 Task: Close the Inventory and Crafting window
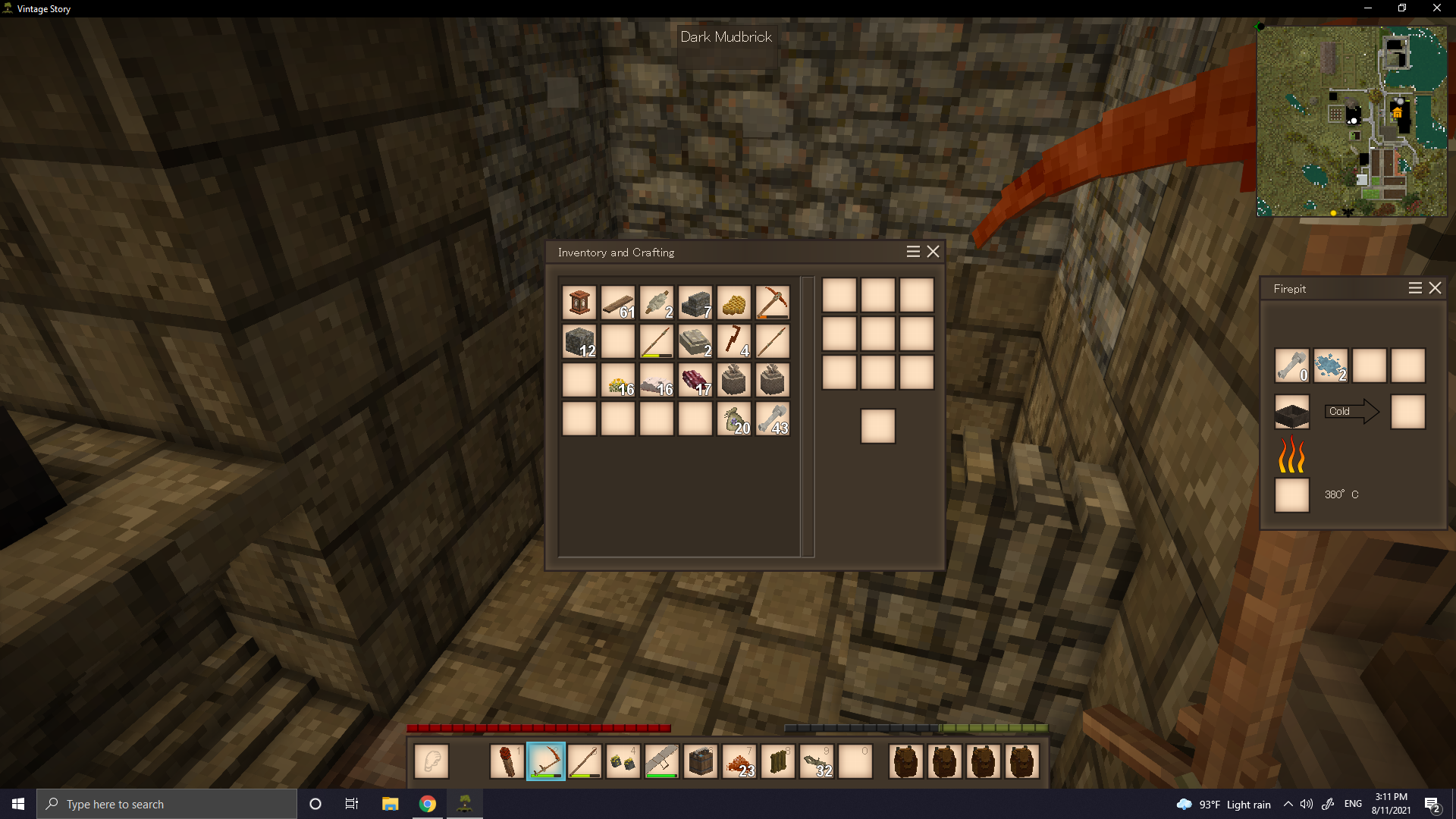933,252
